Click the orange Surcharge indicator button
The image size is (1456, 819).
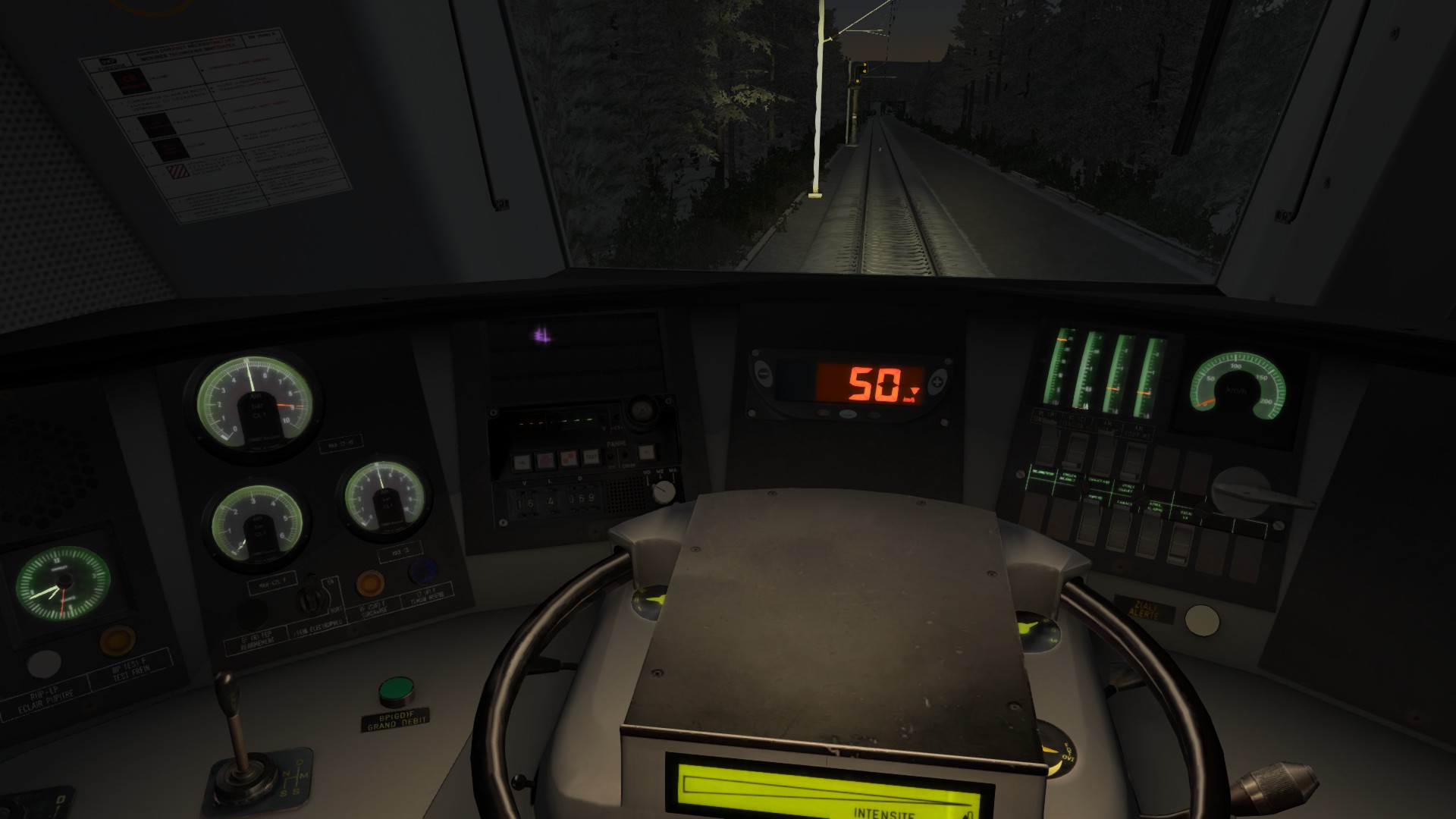click(x=369, y=582)
